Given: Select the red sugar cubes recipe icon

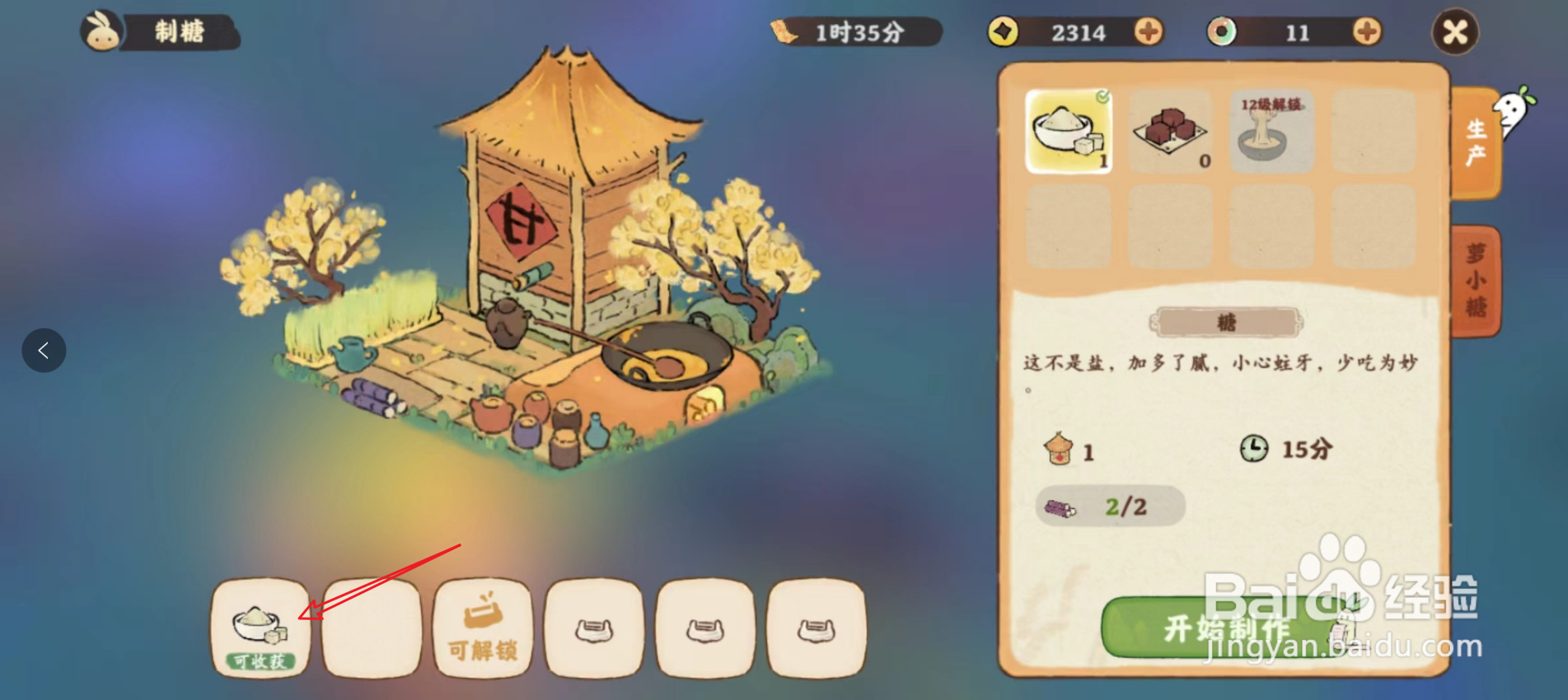Looking at the screenshot, I should [x=1168, y=130].
